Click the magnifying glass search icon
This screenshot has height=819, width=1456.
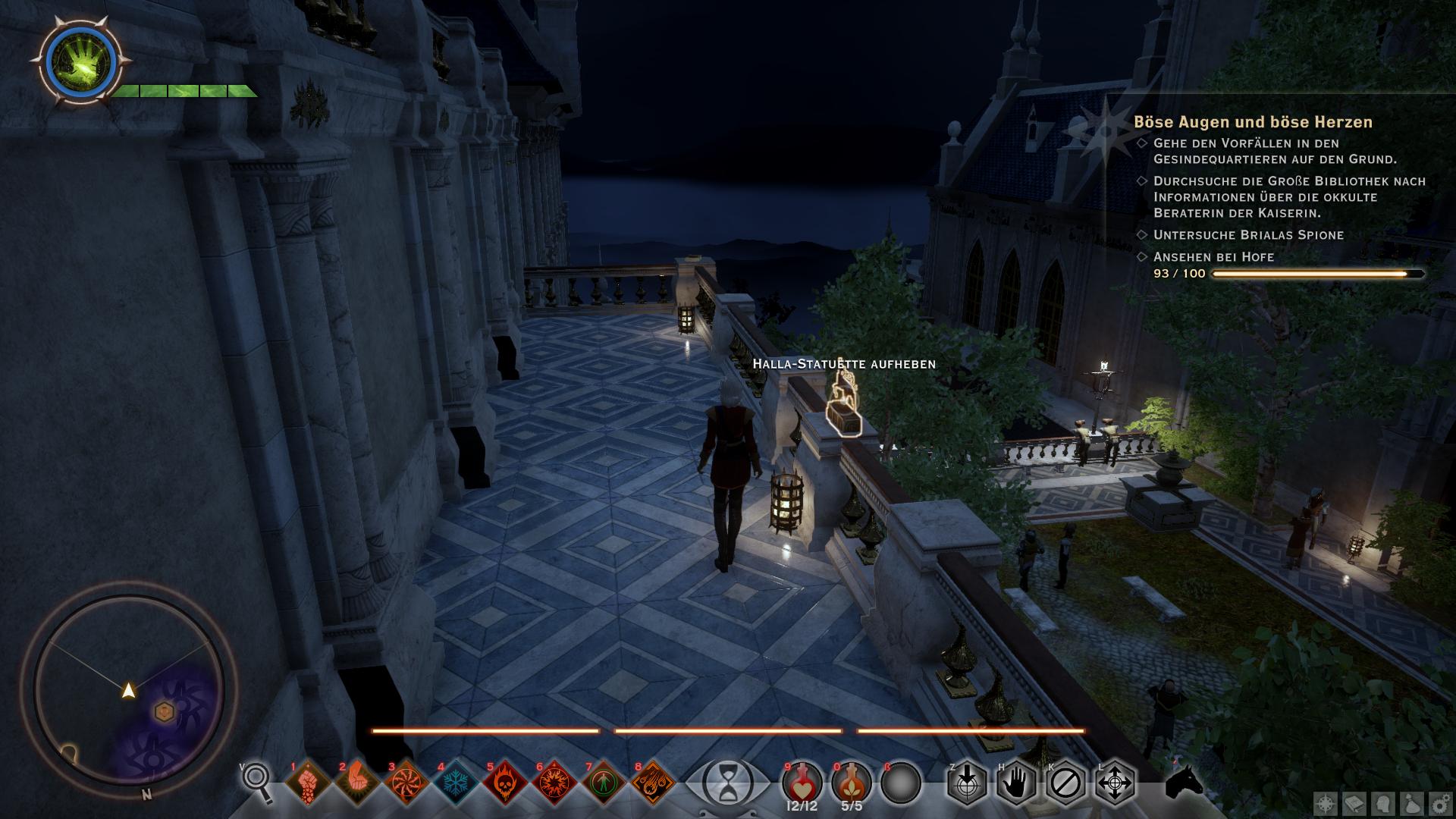258,781
